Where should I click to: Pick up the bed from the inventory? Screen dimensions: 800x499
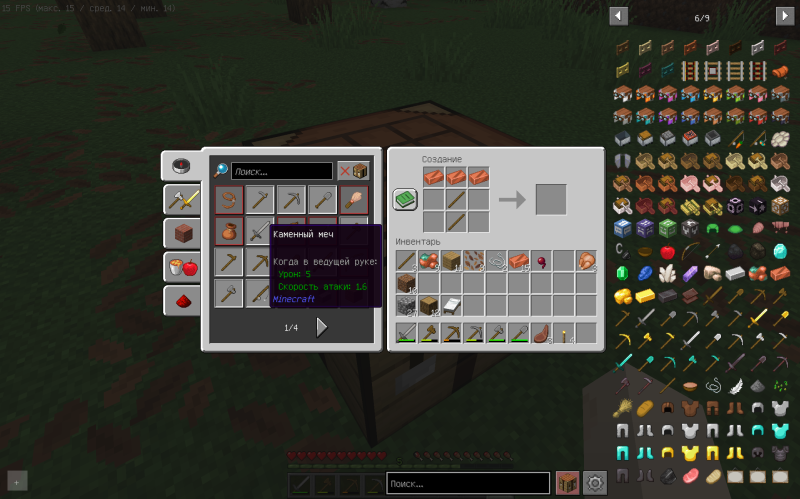coord(450,305)
